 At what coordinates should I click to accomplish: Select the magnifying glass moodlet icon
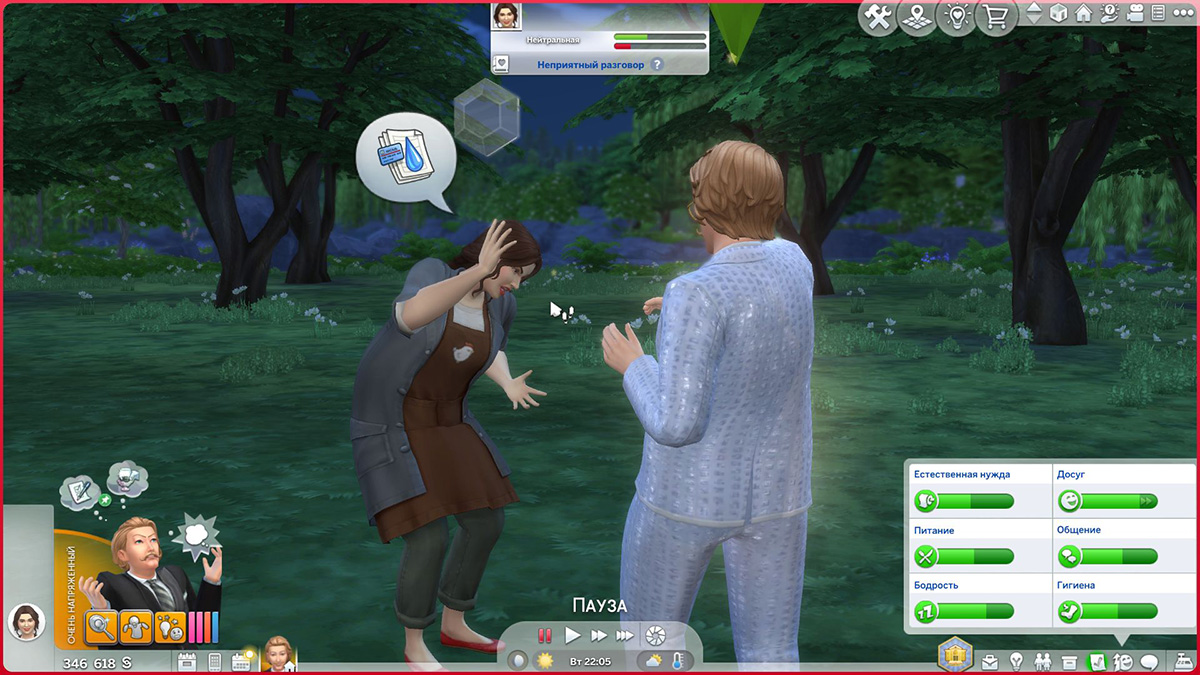102,628
